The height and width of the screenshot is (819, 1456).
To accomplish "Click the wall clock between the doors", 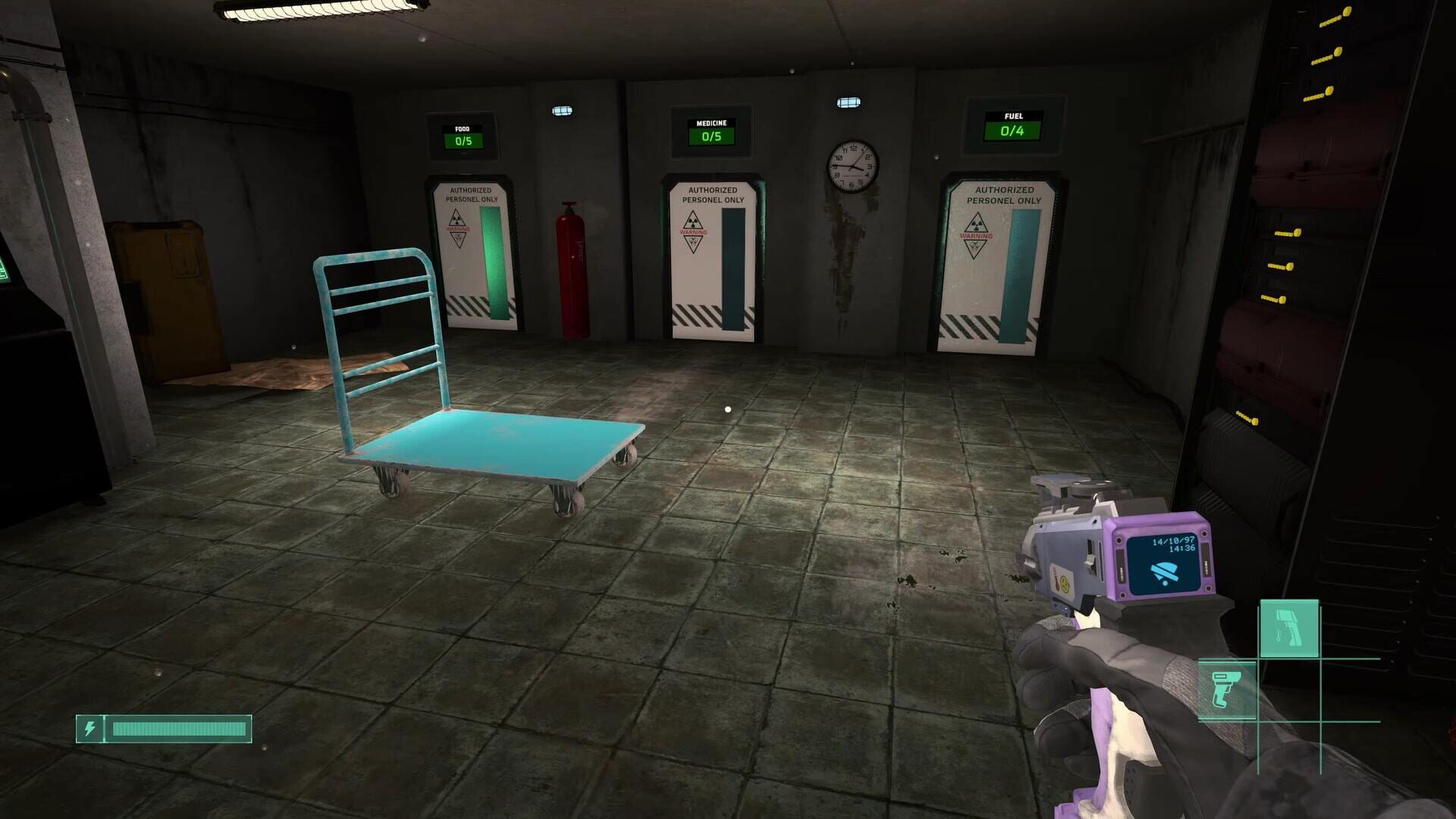I will click(852, 167).
